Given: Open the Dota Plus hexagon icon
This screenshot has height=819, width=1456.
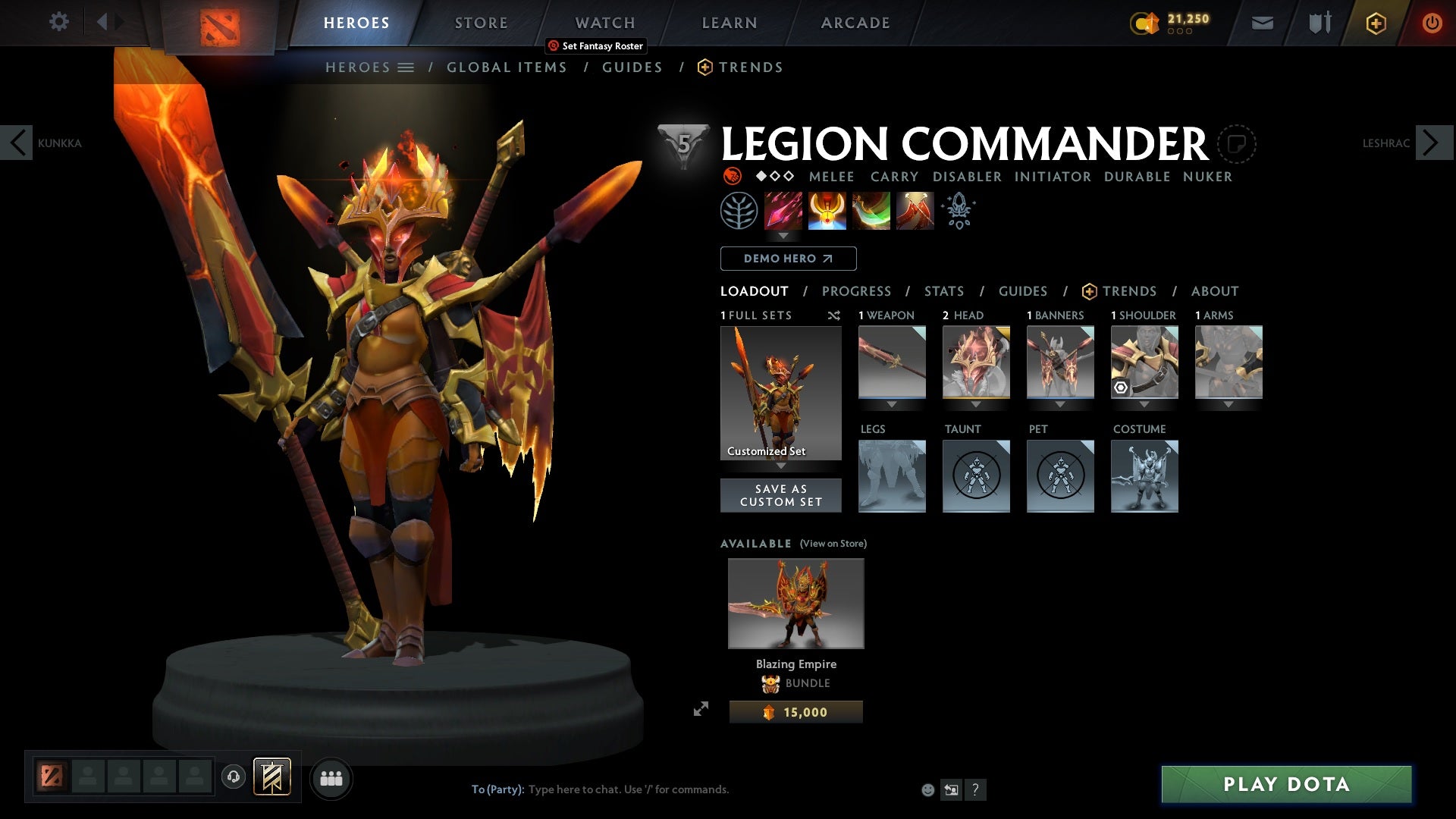Looking at the screenshot, I should (x=1375, y=23).
